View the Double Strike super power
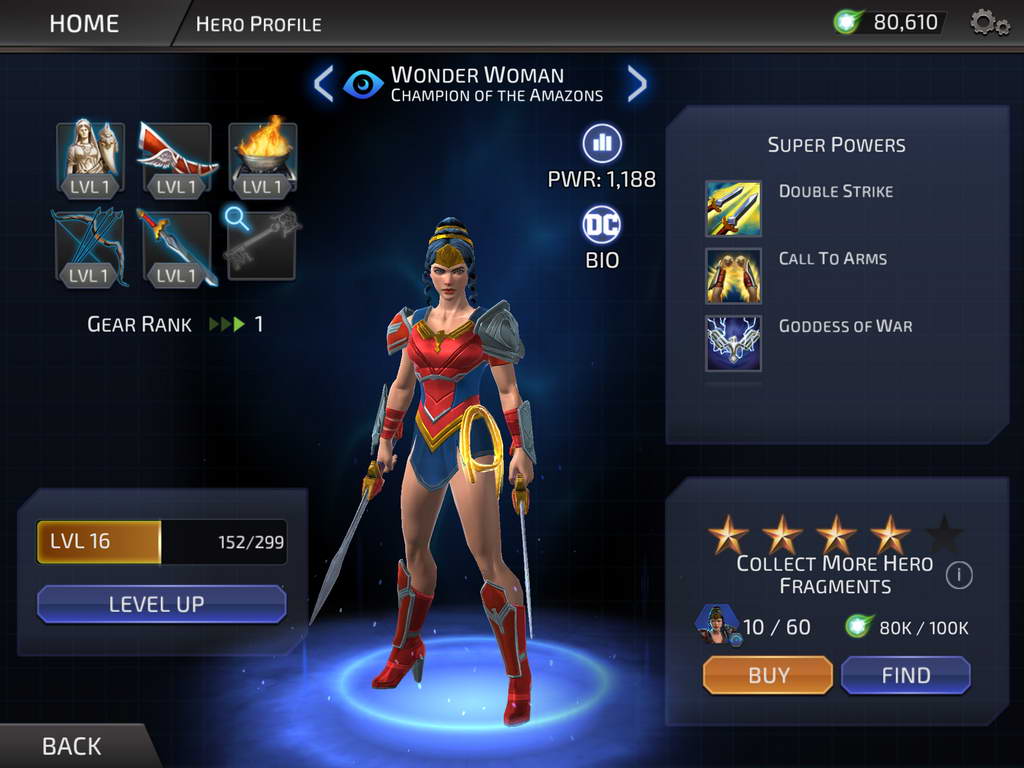Screen dimensions: 1024x768 [x=733, y=208]
